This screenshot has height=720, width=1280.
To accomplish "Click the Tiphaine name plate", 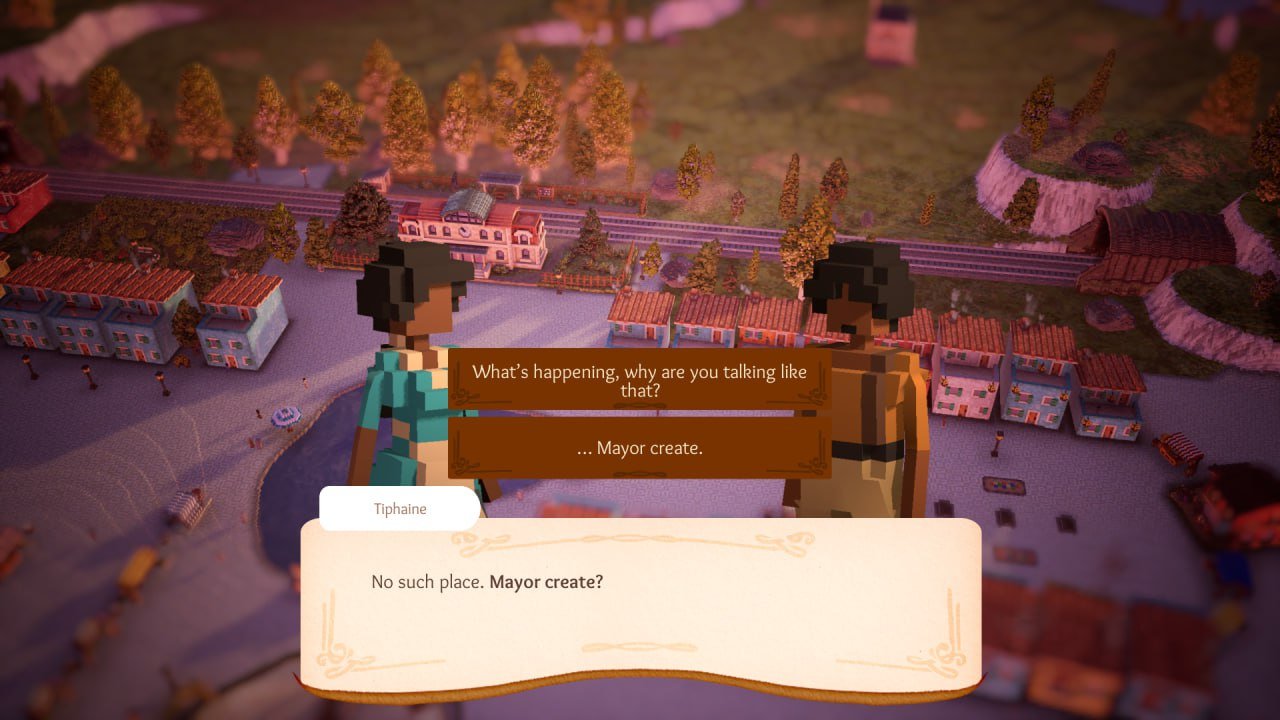I will pyautogui.click(x=399, y=509).
